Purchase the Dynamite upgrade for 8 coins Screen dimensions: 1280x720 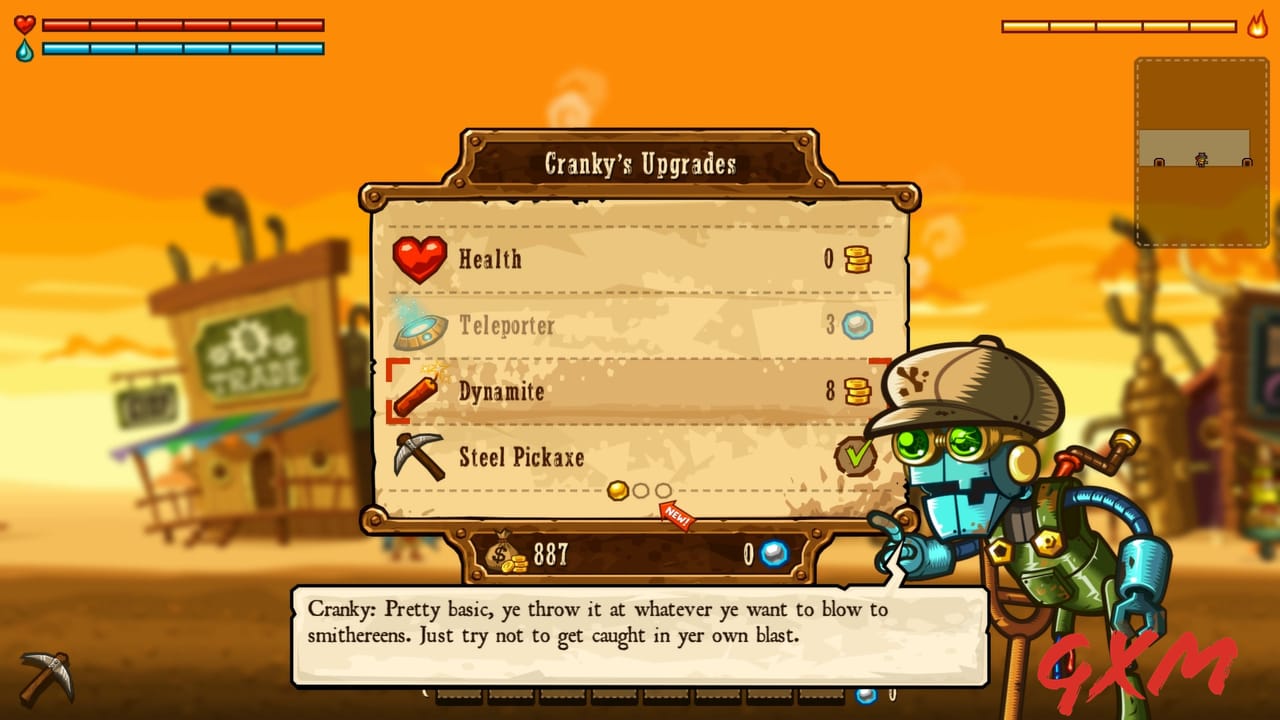click(640, 392)
